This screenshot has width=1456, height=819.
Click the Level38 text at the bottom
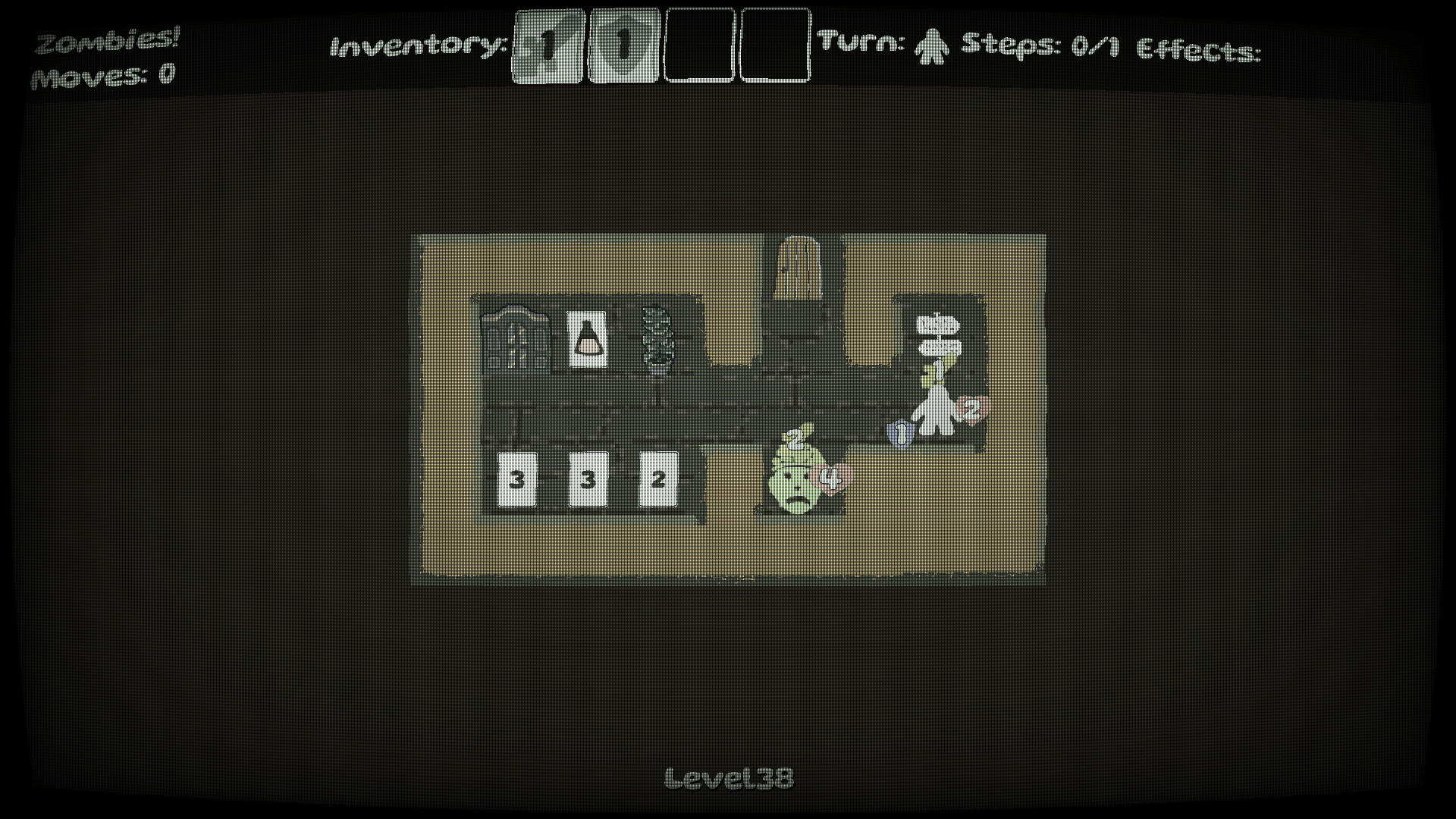pyautogui.click(x=730, y=776)
